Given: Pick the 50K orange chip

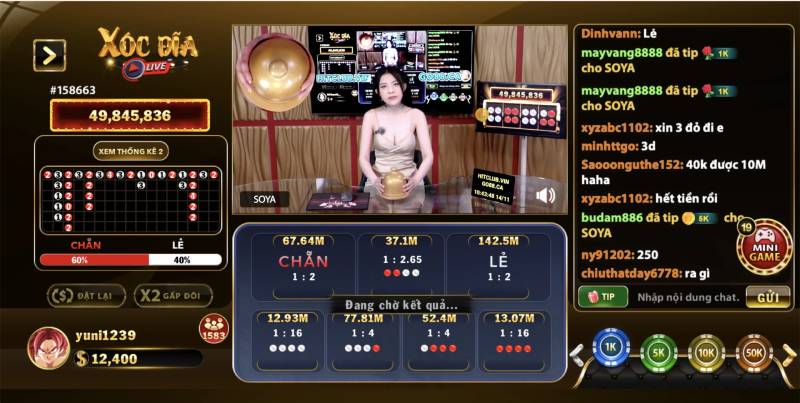Looking at the screenshot, I should (x=755, y=353).
